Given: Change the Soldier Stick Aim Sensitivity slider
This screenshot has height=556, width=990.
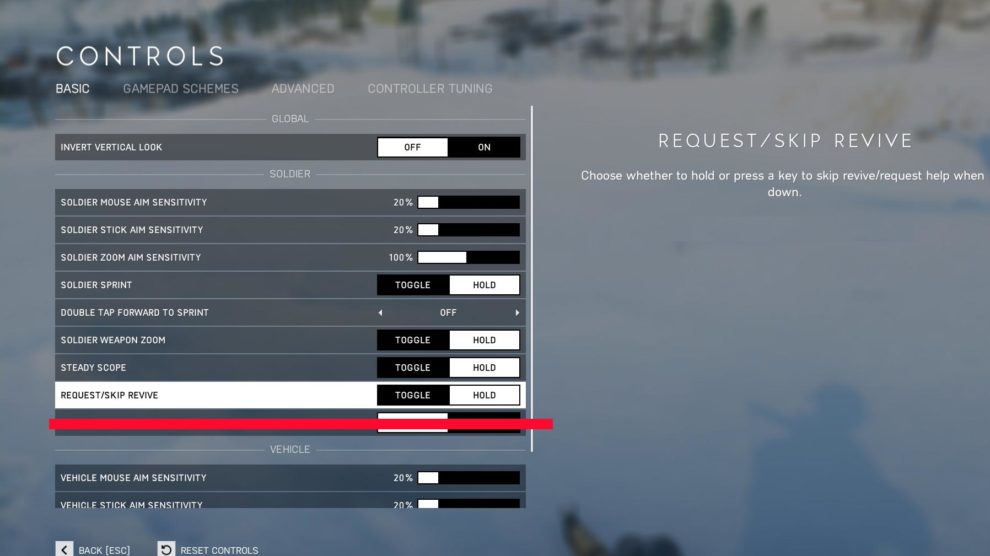Looking at the screenshot, I should [x=468, y=230].
